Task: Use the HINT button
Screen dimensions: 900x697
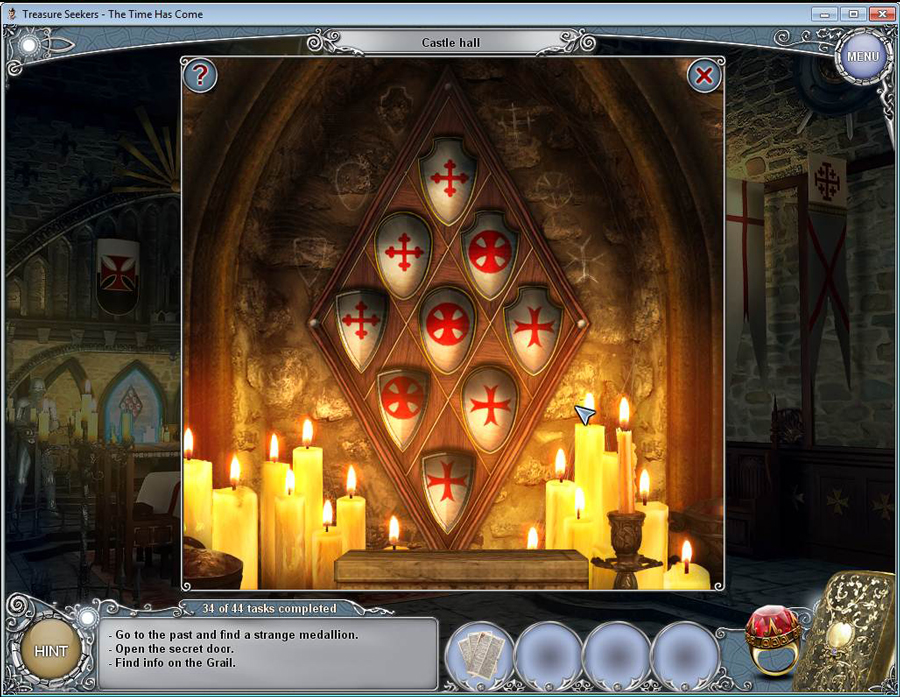Action: click(x=51, y=651)
